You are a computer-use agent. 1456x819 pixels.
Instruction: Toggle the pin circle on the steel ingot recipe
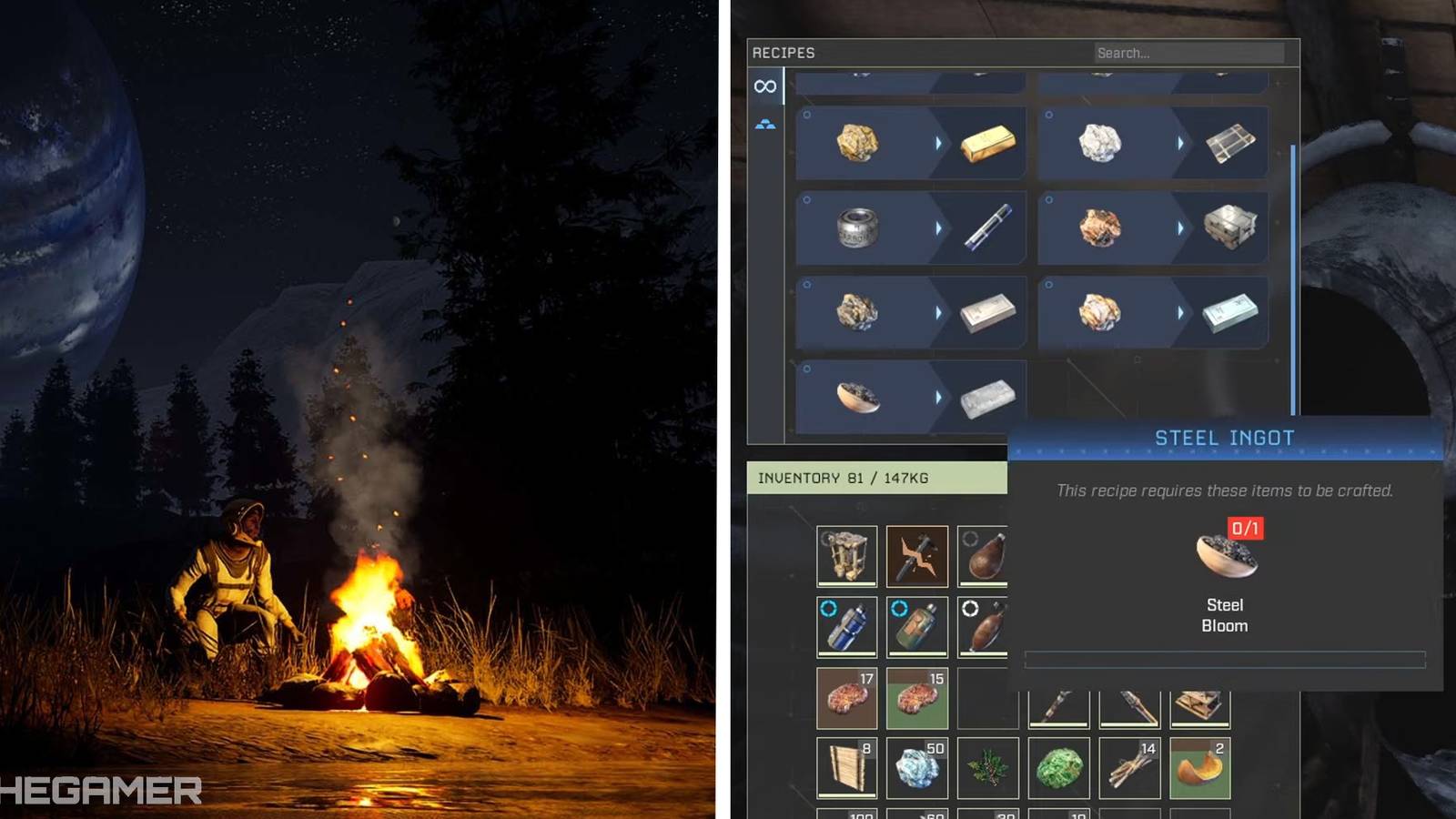tap(804, 367)
